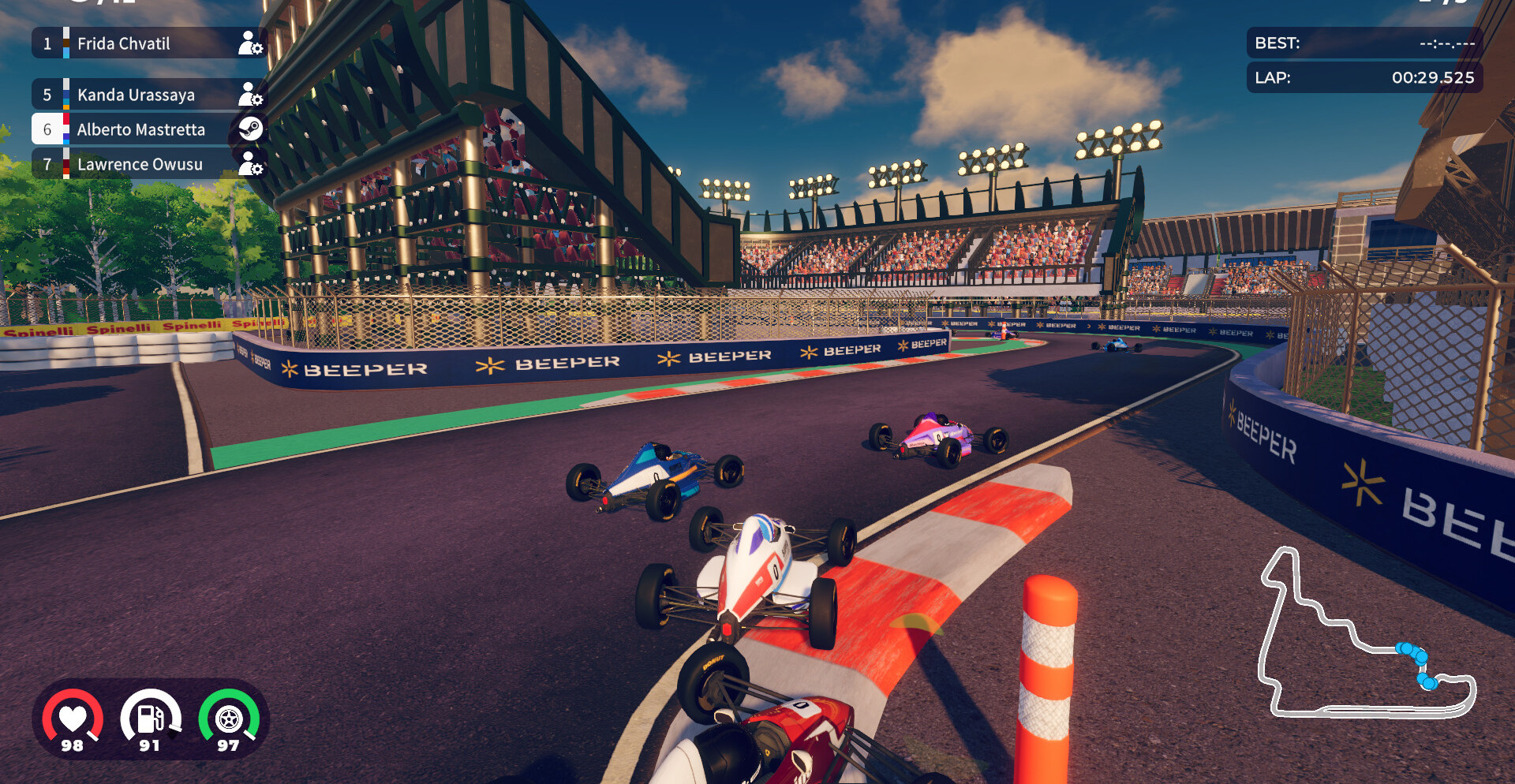Click the Steam icon beside Alberto Mastretta
1515x784 pixels.
[250, 129]
